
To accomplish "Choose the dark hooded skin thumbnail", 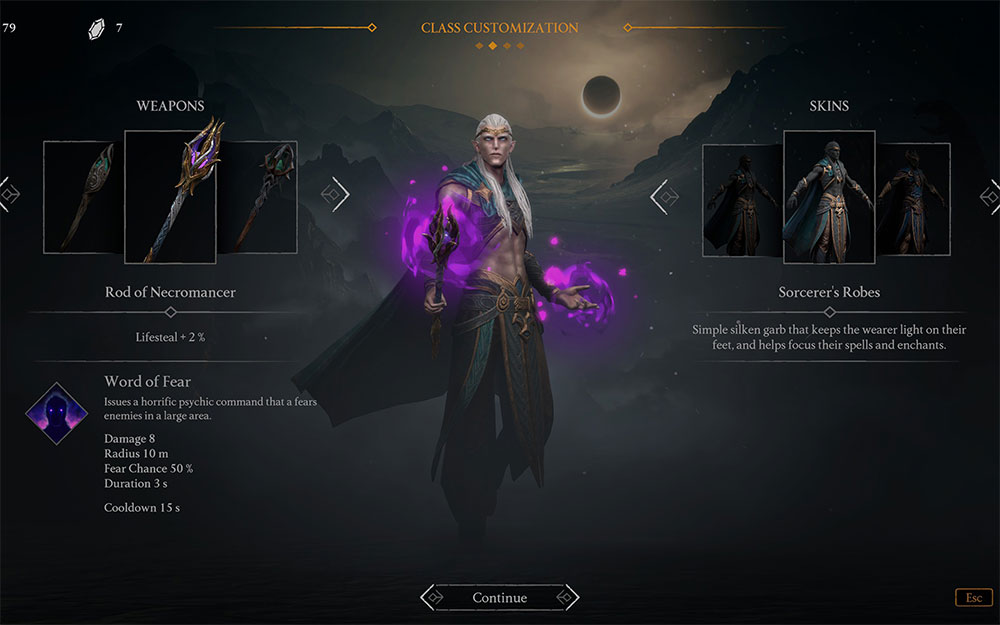I will coord(742,200).
